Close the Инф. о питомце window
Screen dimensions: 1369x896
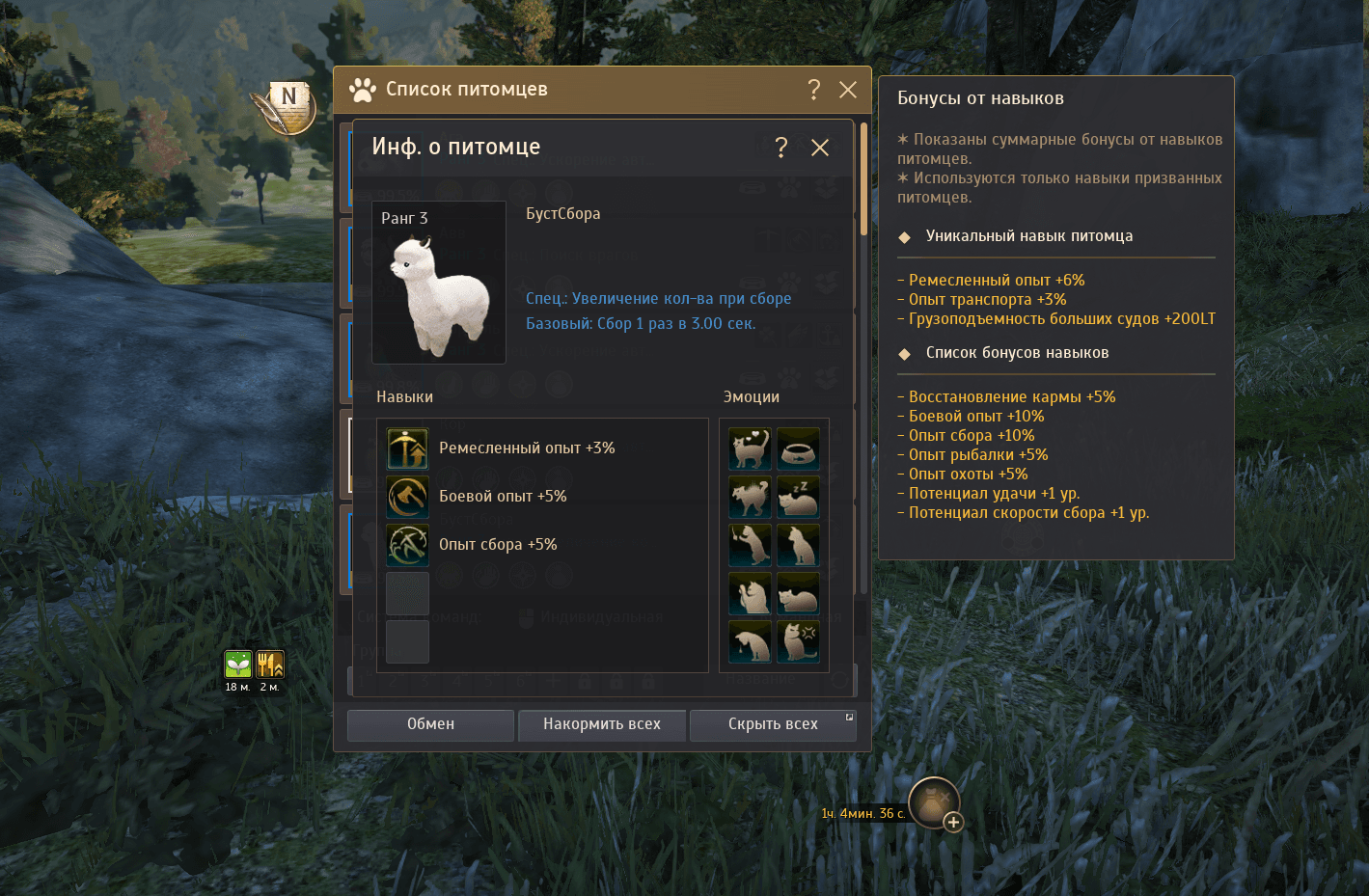(x=820, y=148)
